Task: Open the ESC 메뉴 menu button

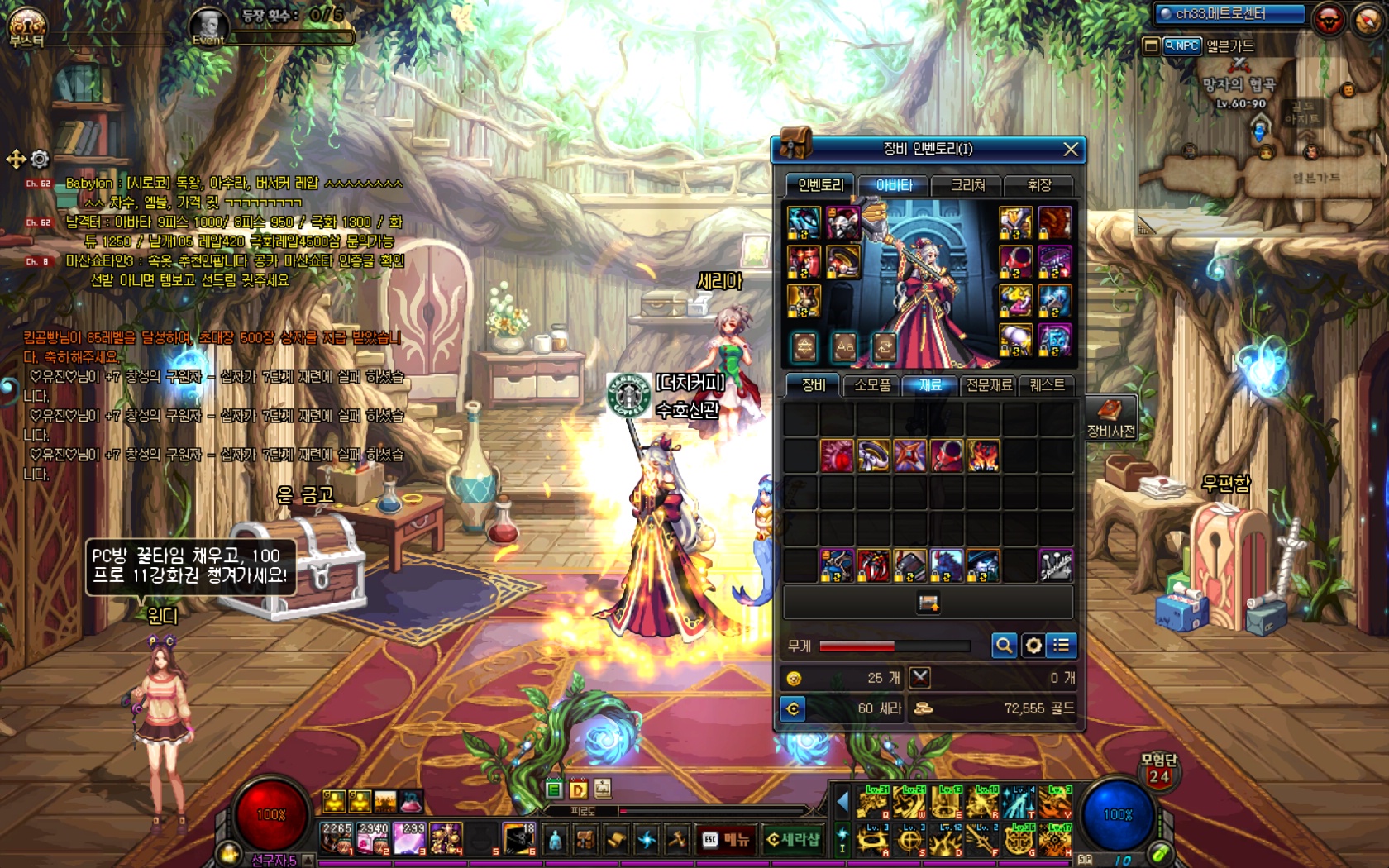Action: click(725, 840)
